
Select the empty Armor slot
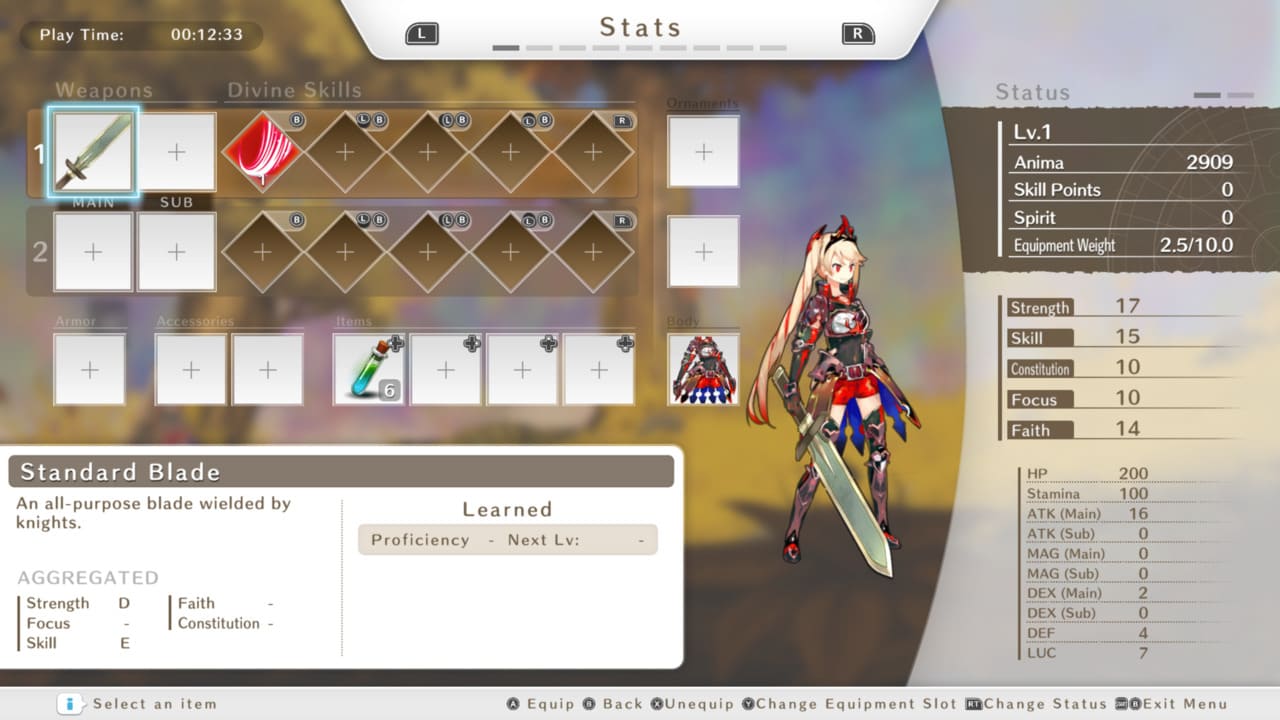(90, 369)
